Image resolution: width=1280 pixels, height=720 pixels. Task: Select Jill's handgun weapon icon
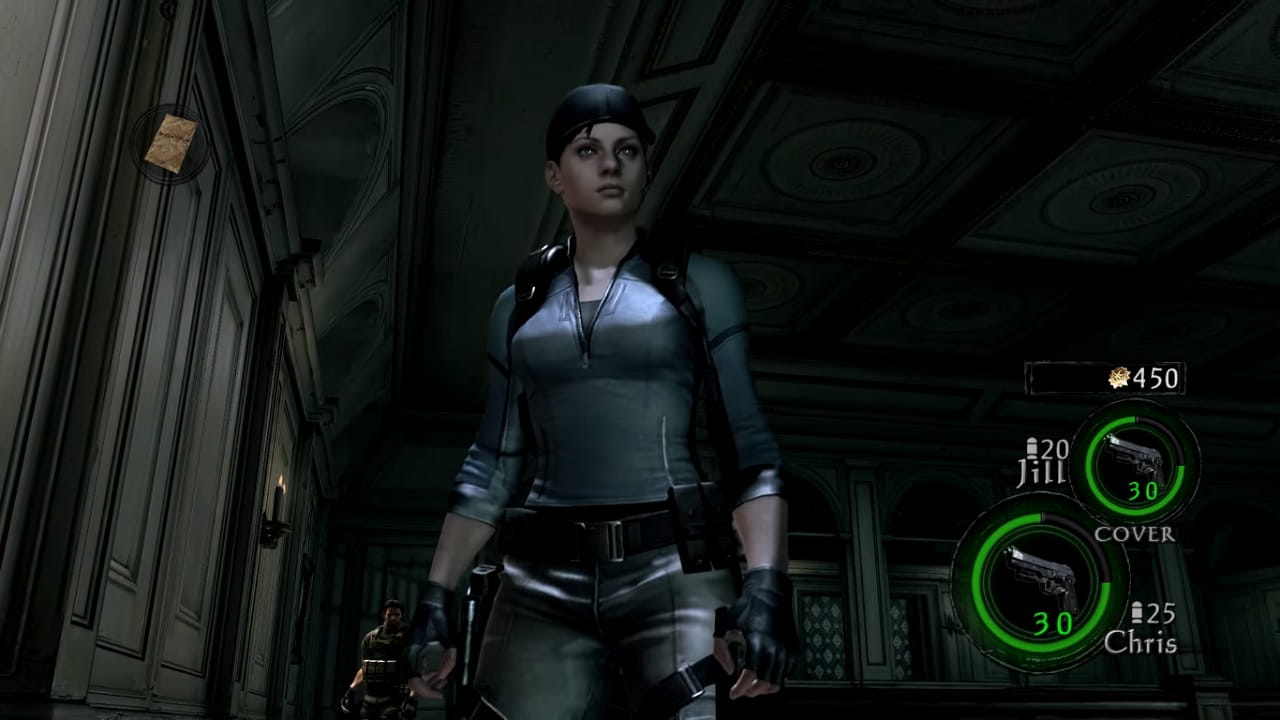(x=1133, y=461)
